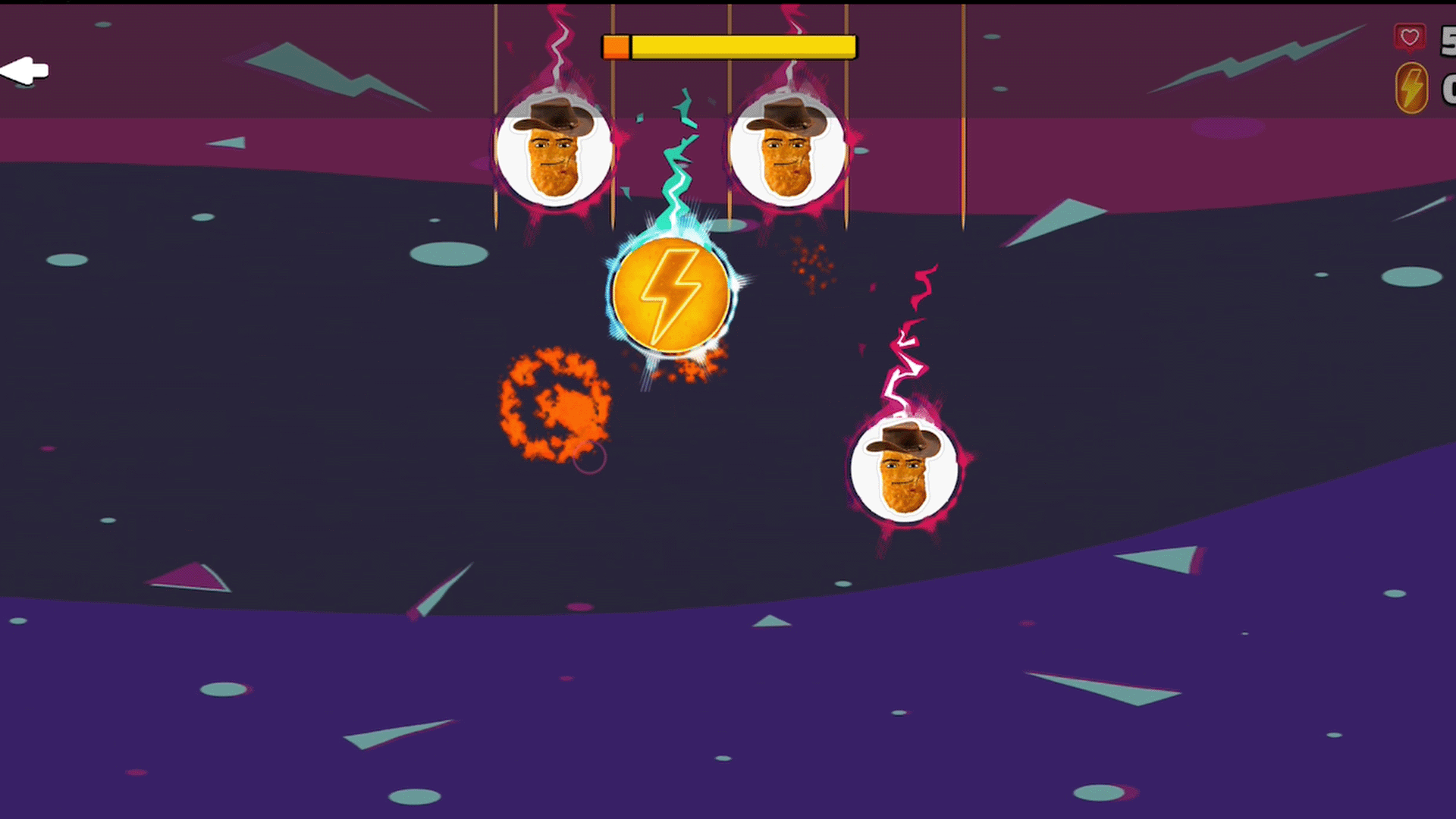1456x819 pixels.
Task: Select the white back arrow
Action: coord(25,69)
